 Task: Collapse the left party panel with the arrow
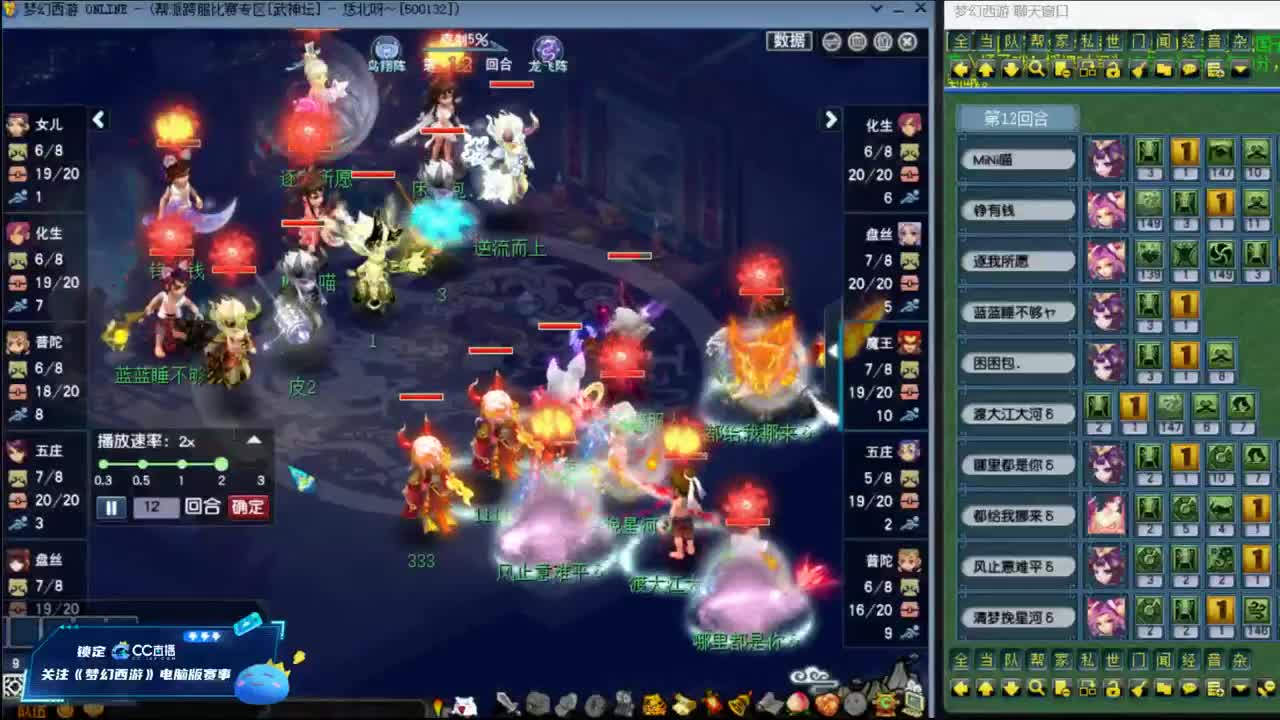tap(98, 118)
